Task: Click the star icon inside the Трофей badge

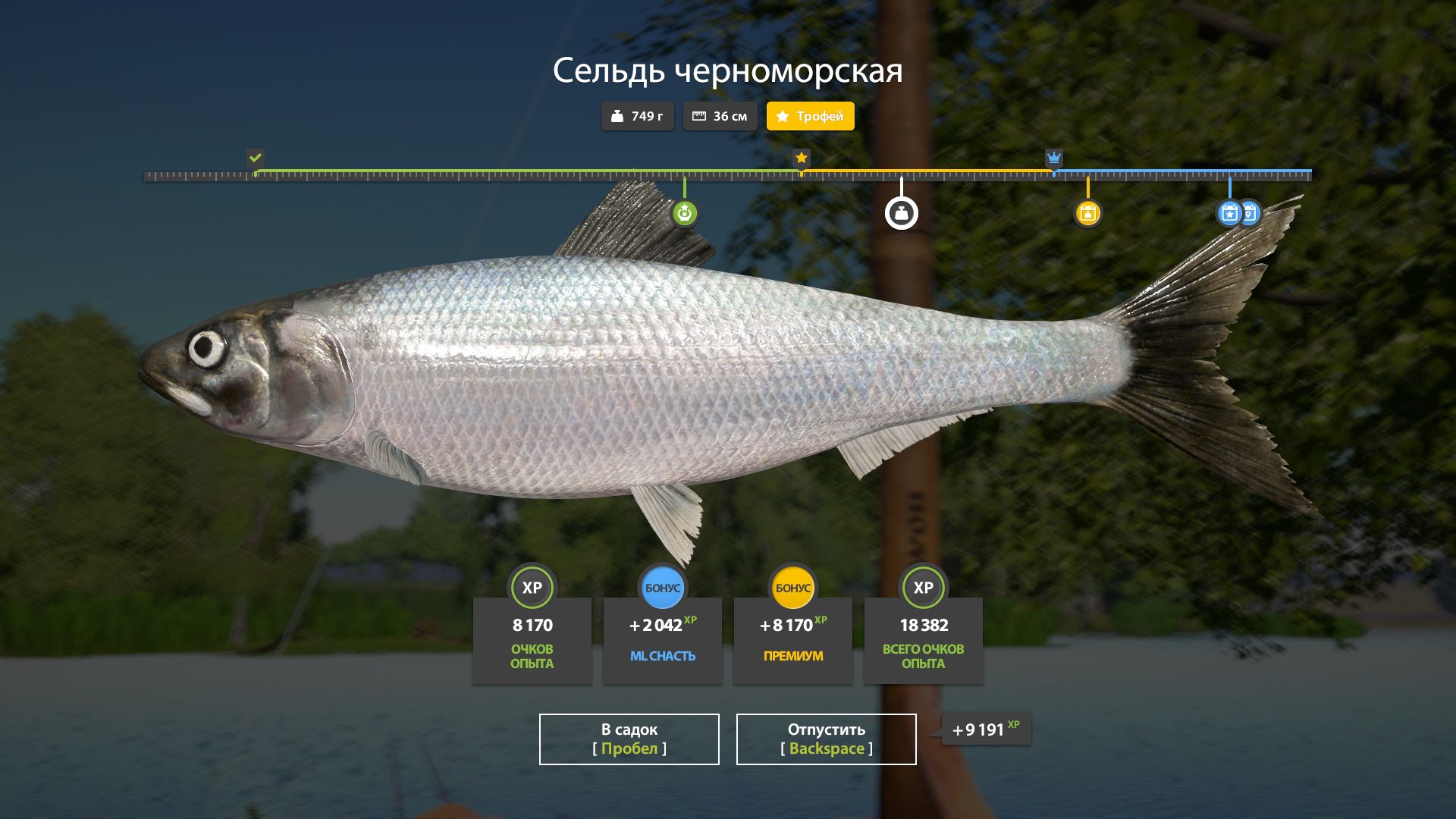Action: click(782, 116)
